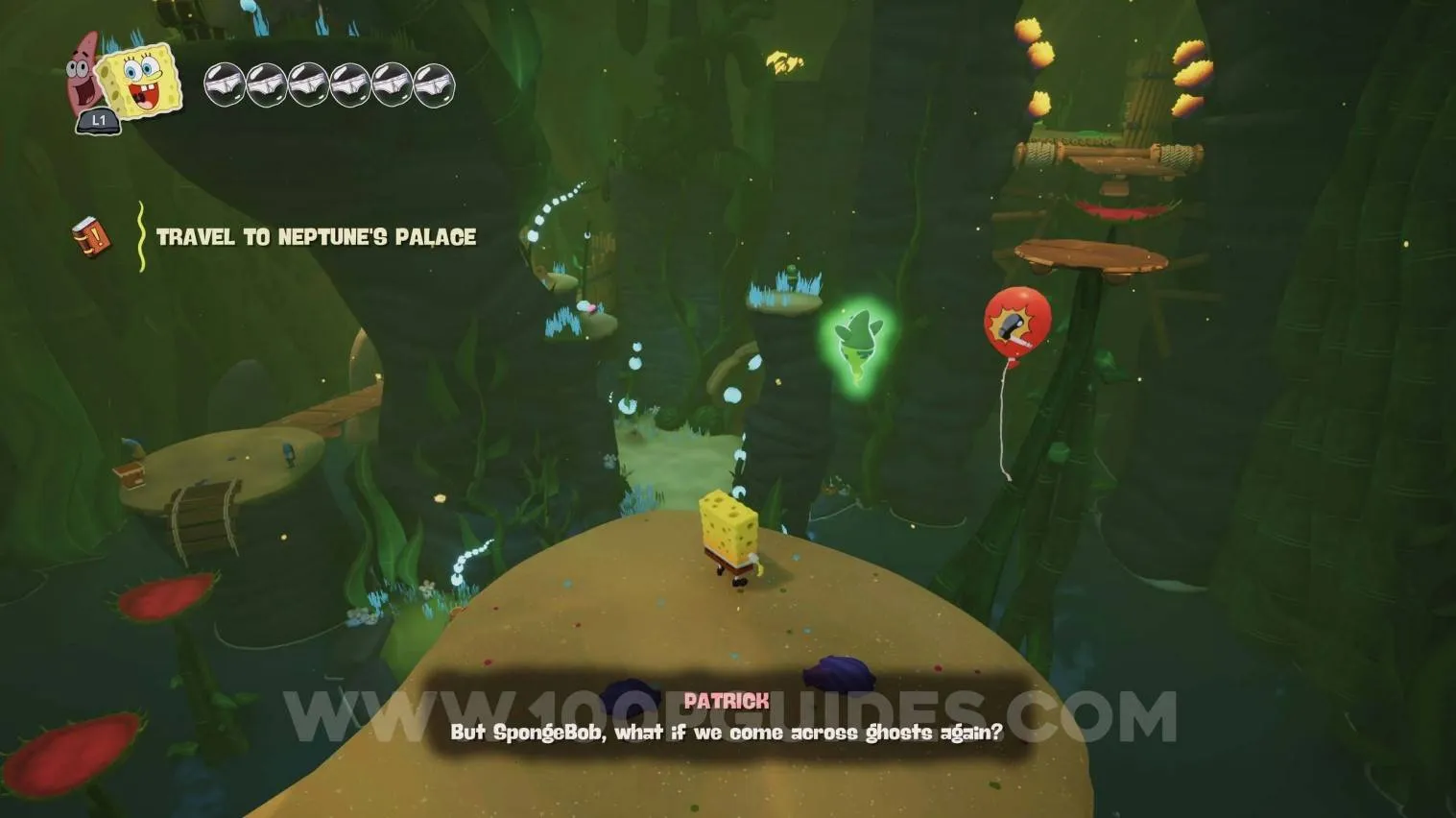Viewport: 1456px width, 818px height.
Task: Open the quest book icon
Action: pos(90,236)
